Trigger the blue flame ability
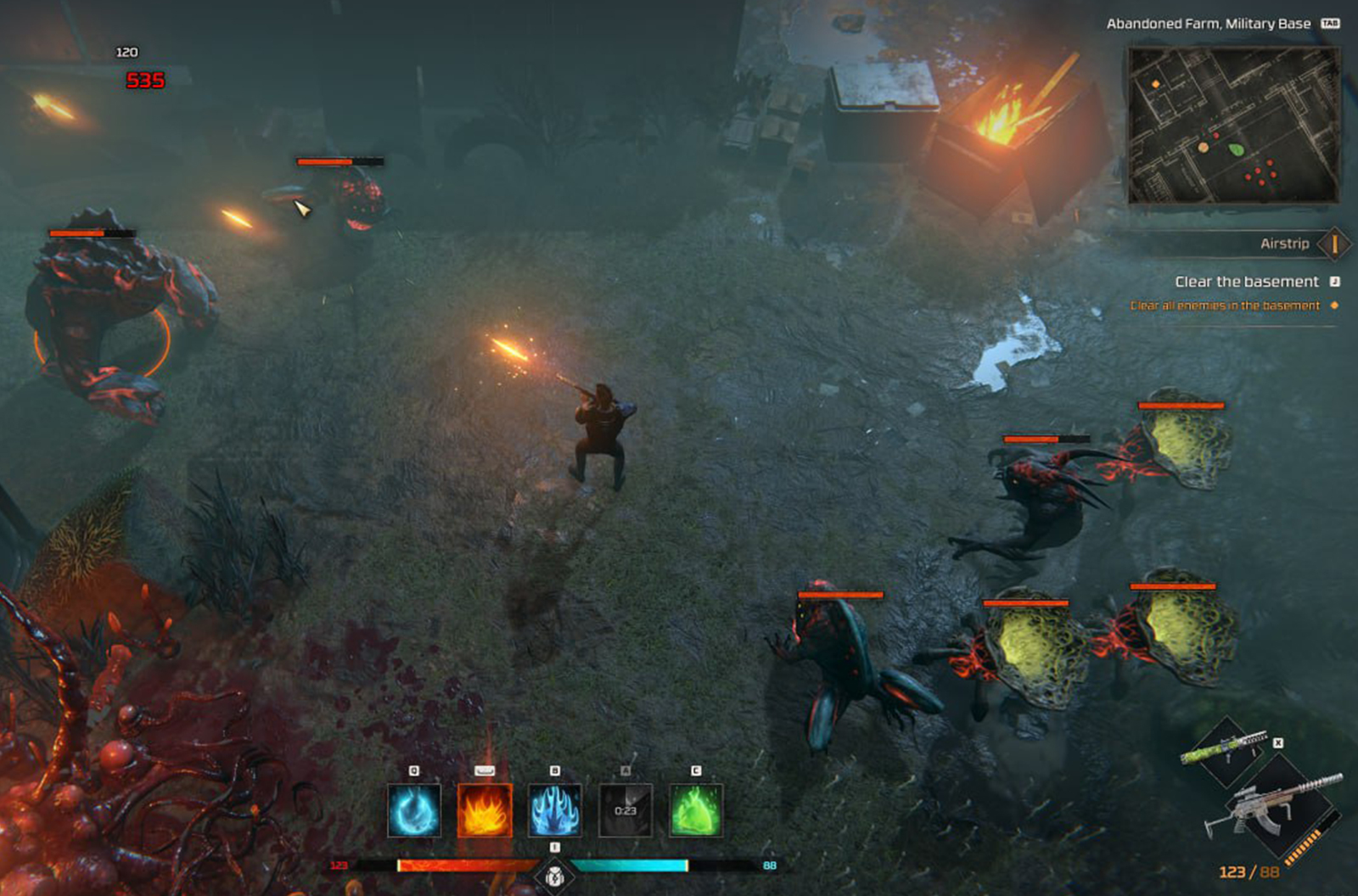Screen dimensions: 1358x896 [555, 810]
